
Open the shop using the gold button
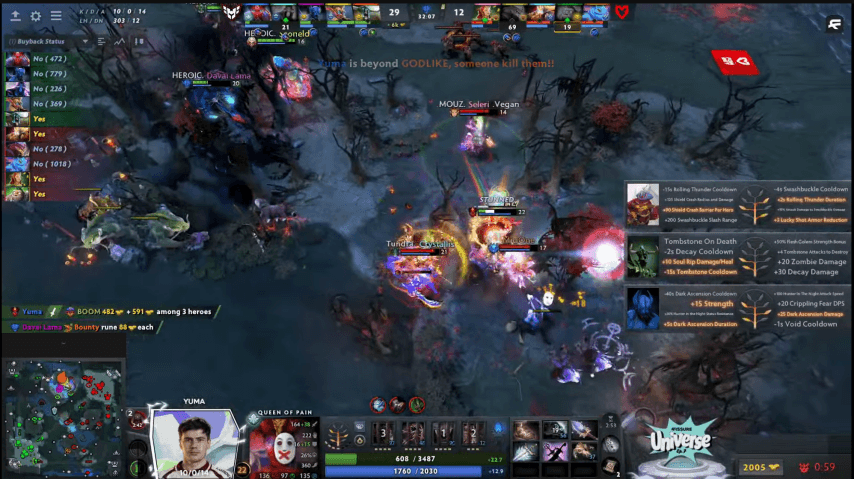click(x=761, y=467)
